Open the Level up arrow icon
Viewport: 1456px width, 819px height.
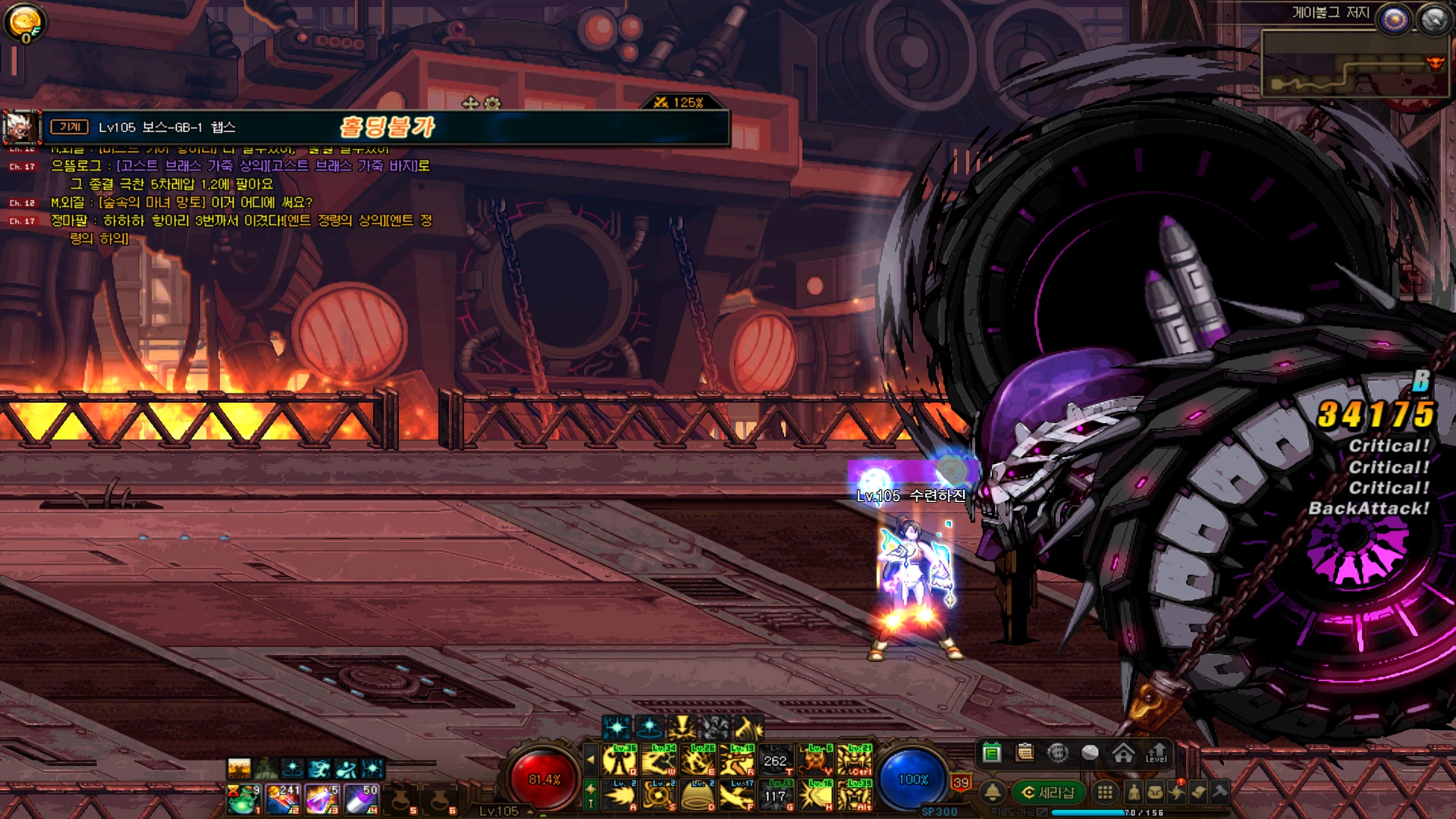(x=1156, y=752)
